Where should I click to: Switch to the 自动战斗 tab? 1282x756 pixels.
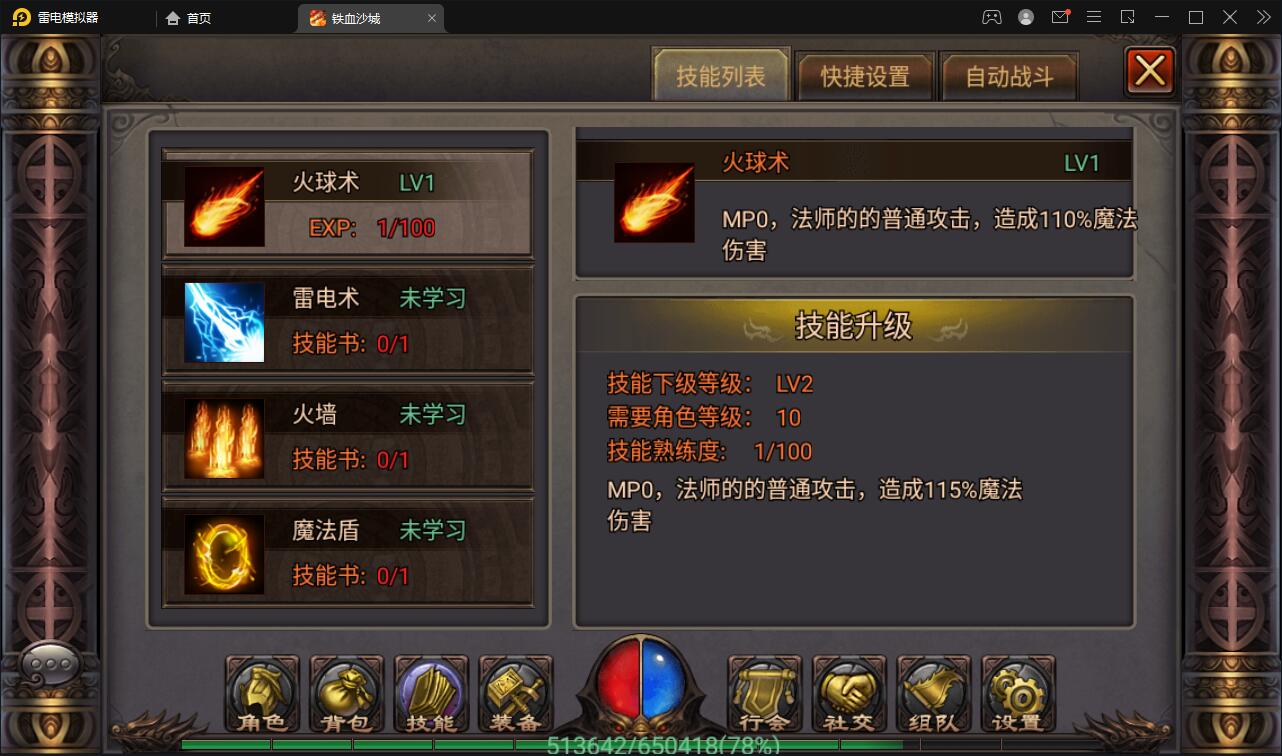(1010, 75)
